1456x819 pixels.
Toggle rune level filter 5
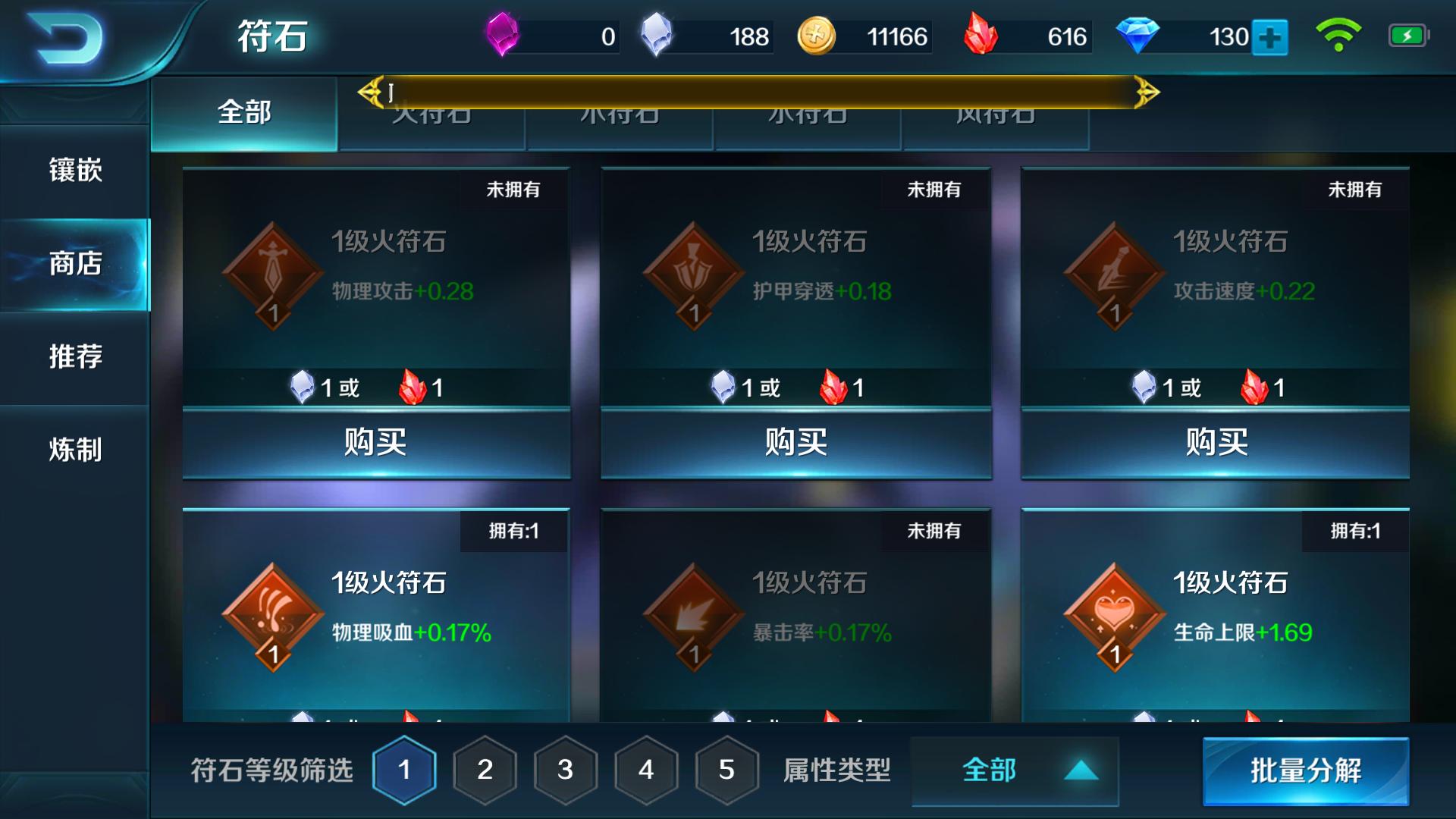point(724,770)
